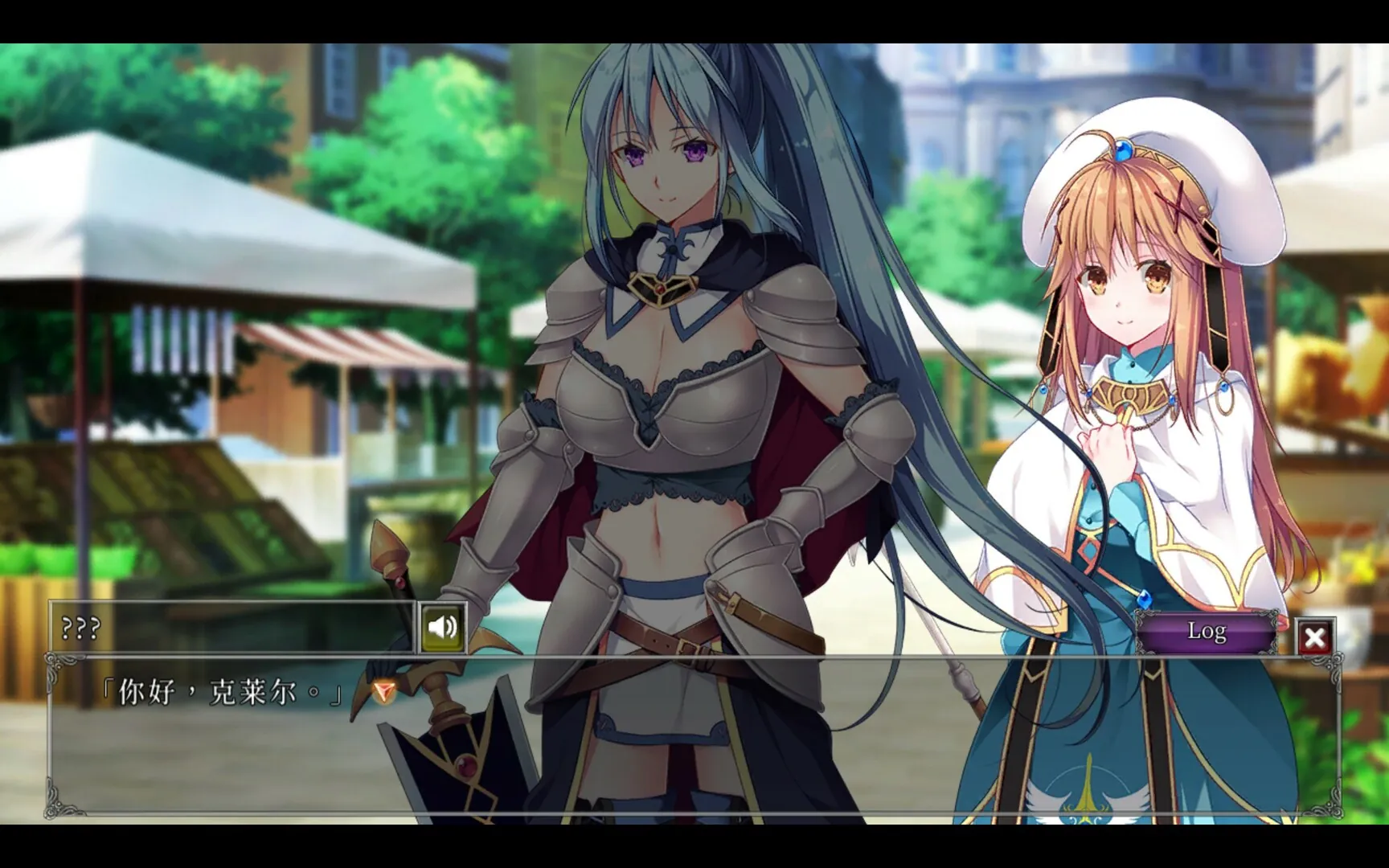The width and height of the screenshot is (1389, 868).
Task: Click the dialogue text 你好，克莱尔
Action: coord(217,691)
